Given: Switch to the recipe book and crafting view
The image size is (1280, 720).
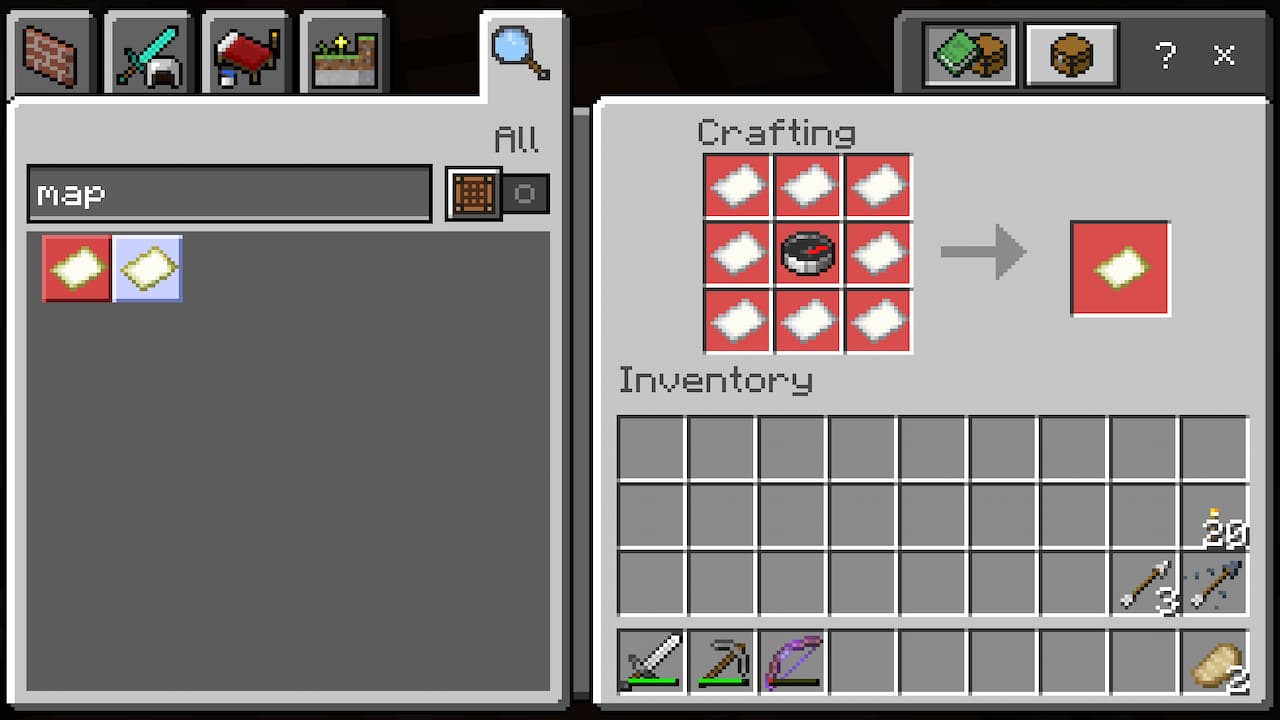Looking at the screenshot, I should (967, 56).
